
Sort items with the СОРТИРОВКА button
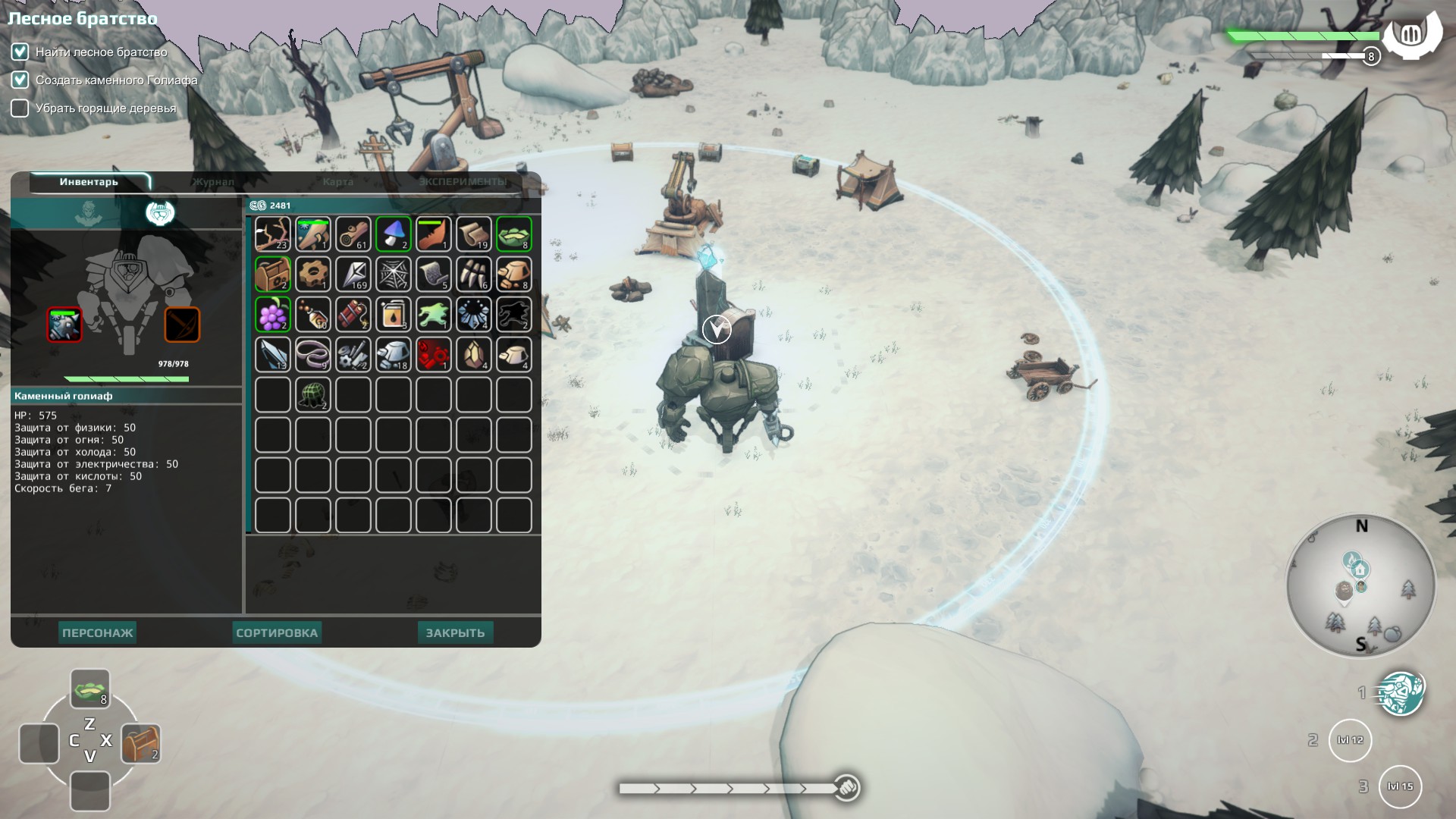tap(277, 633)
